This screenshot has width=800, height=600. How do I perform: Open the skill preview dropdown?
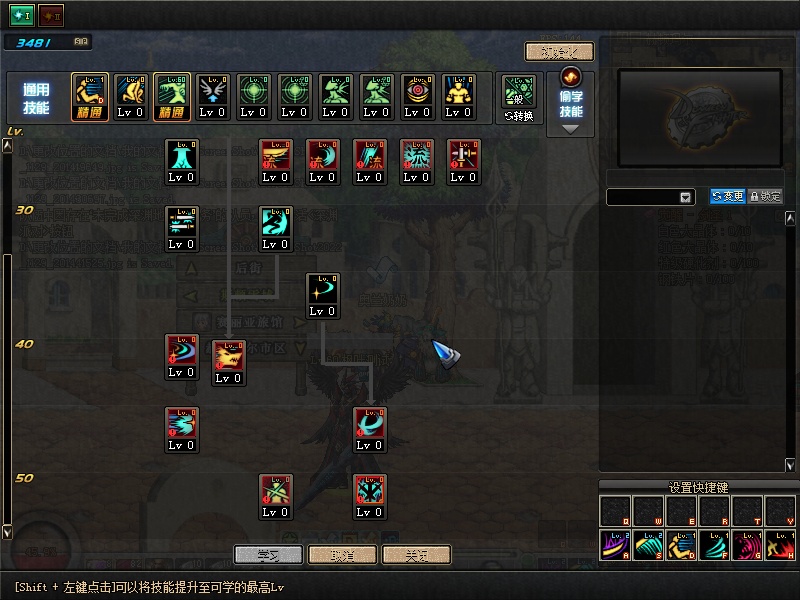pyautogui.click(x=651, y=197)
